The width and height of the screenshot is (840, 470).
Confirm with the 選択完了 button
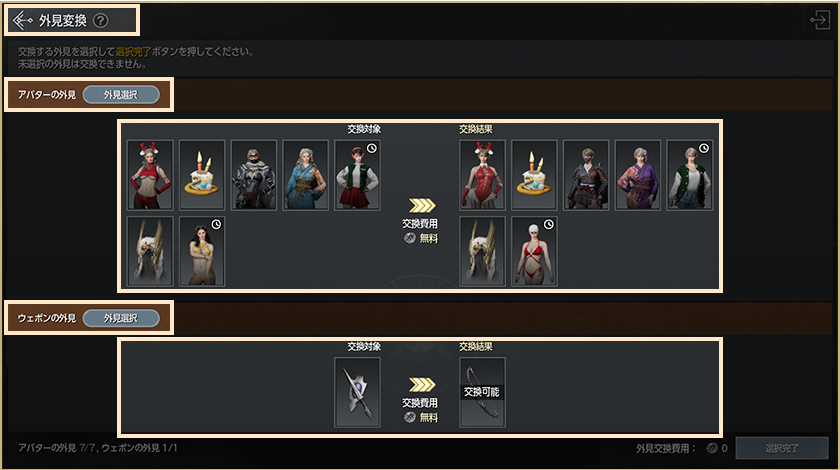[781, 449]
